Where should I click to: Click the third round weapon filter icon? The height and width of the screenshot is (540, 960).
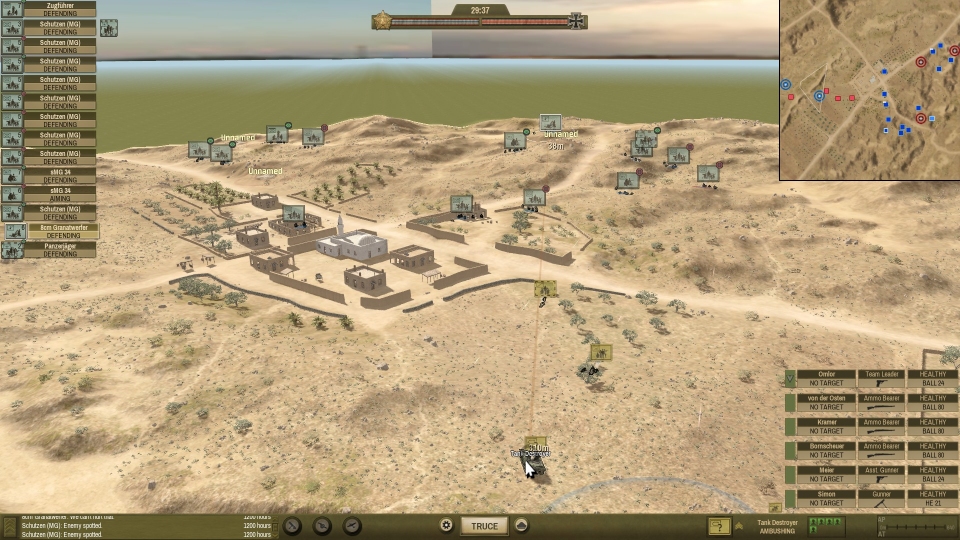[x=352, y=526]
